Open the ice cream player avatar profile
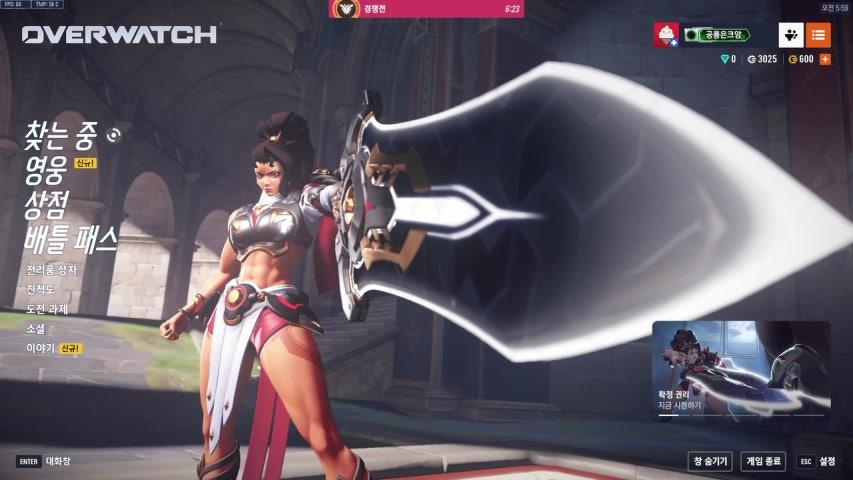 tap(666, 35)
